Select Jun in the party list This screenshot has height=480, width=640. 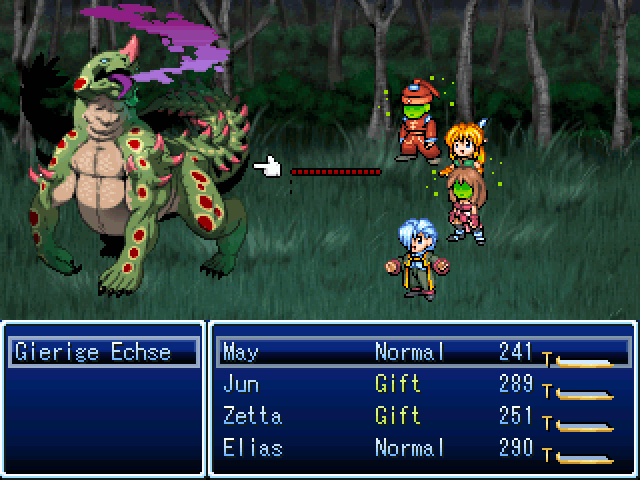(x=422, y=384)
